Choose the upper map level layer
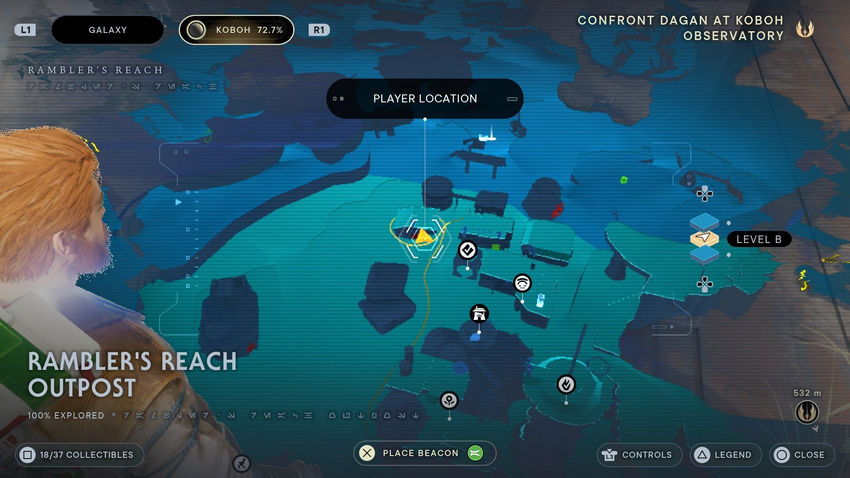The width and height of the screenshot is (850, 478). click(x=705, y=221)
